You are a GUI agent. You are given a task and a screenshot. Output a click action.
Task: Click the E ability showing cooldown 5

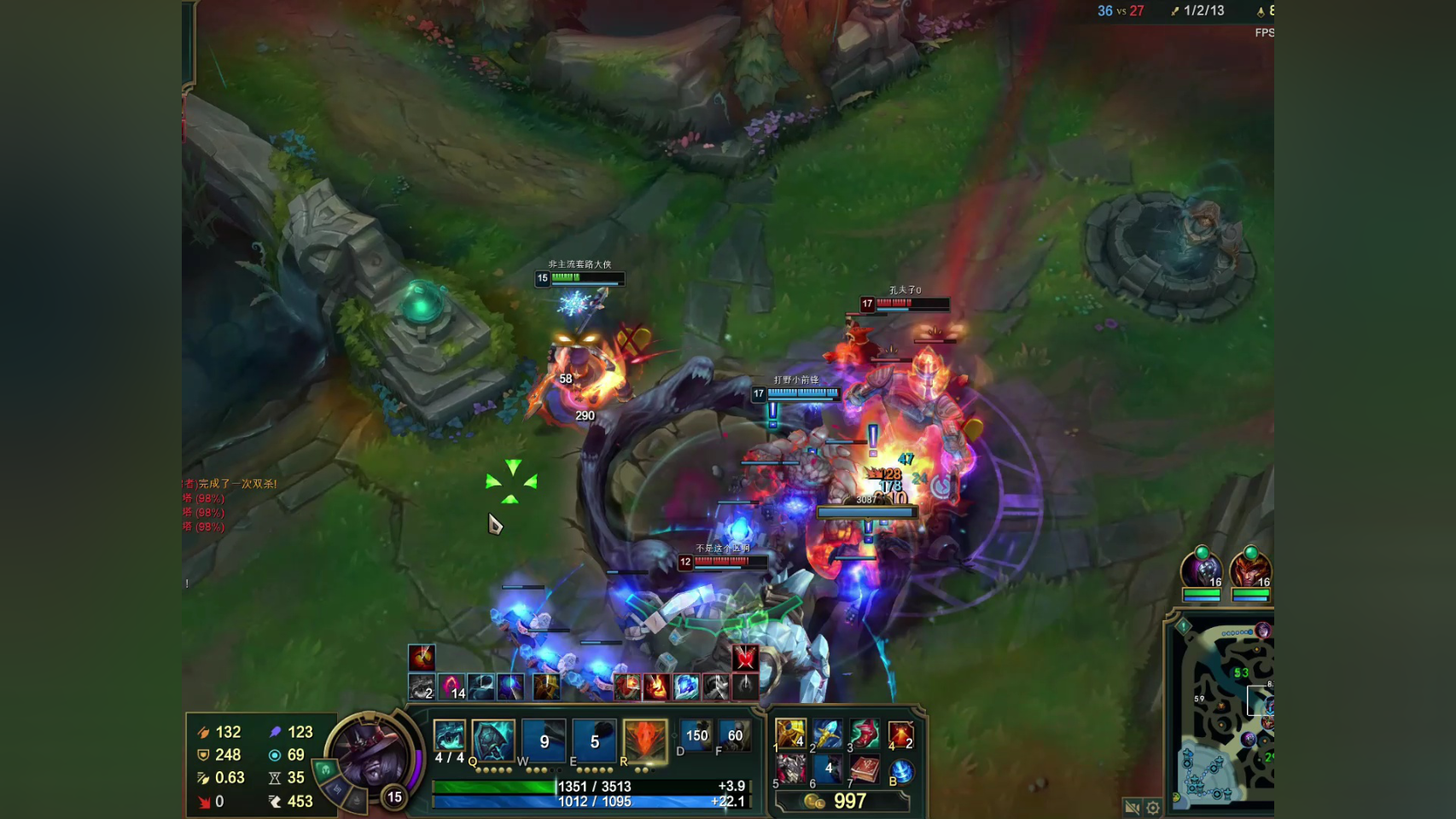(x=594, y=741)
